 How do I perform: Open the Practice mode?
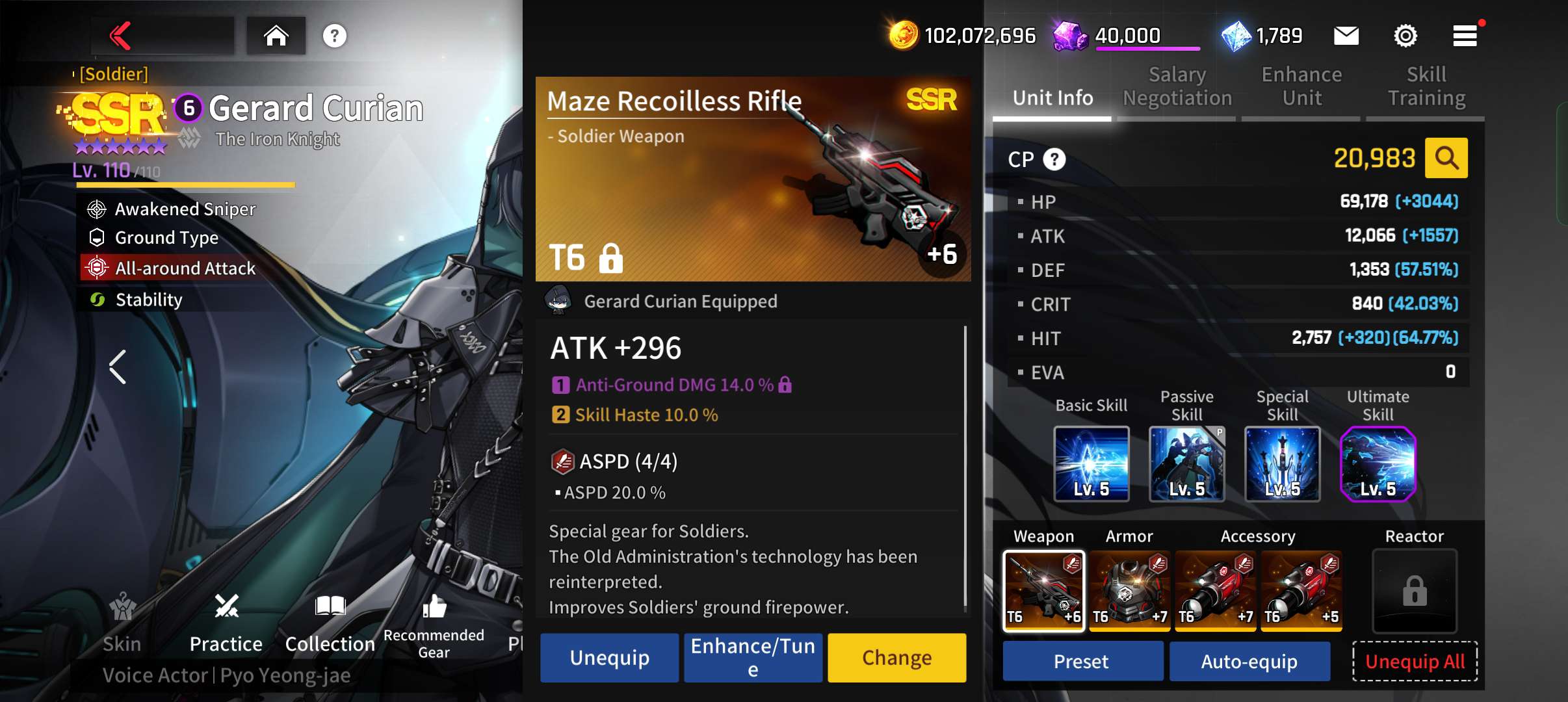point(226,623)
